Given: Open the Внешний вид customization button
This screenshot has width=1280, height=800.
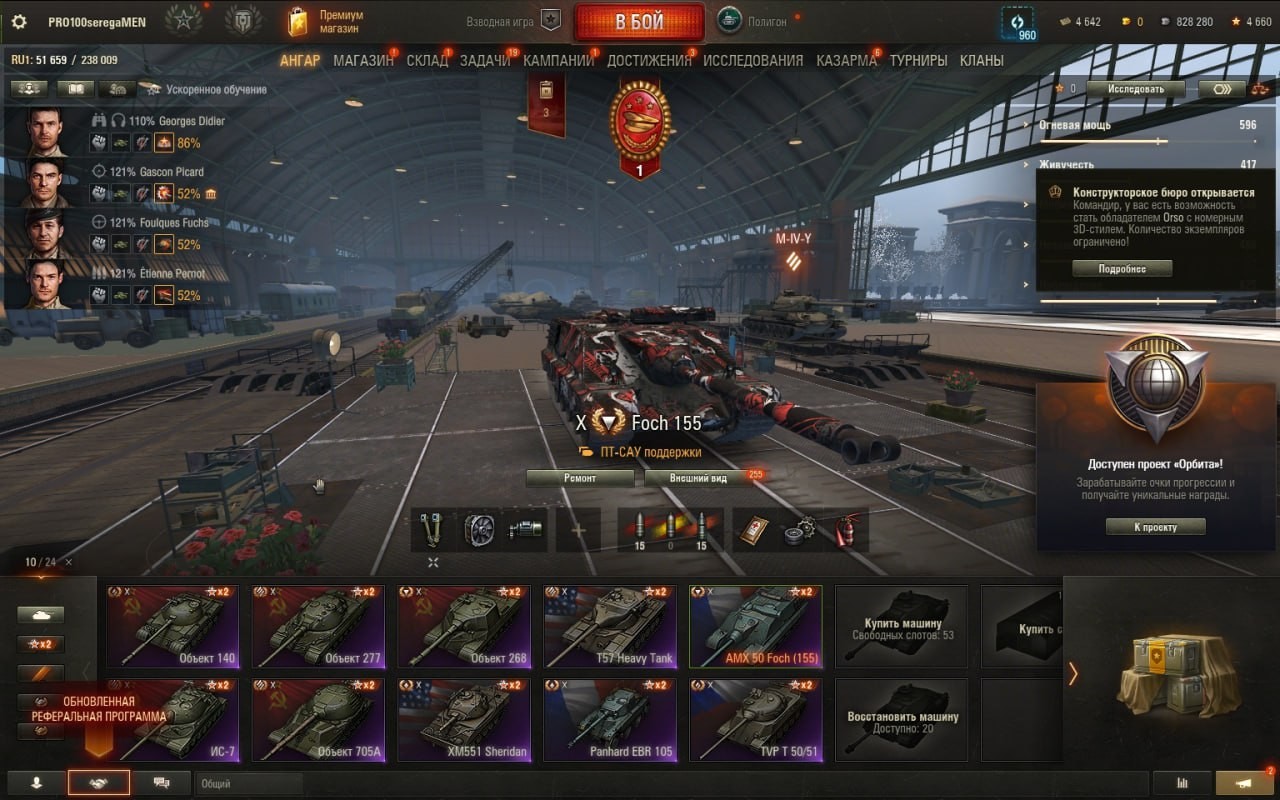Looking at the screenshot, I should click(x=699, y=478).
